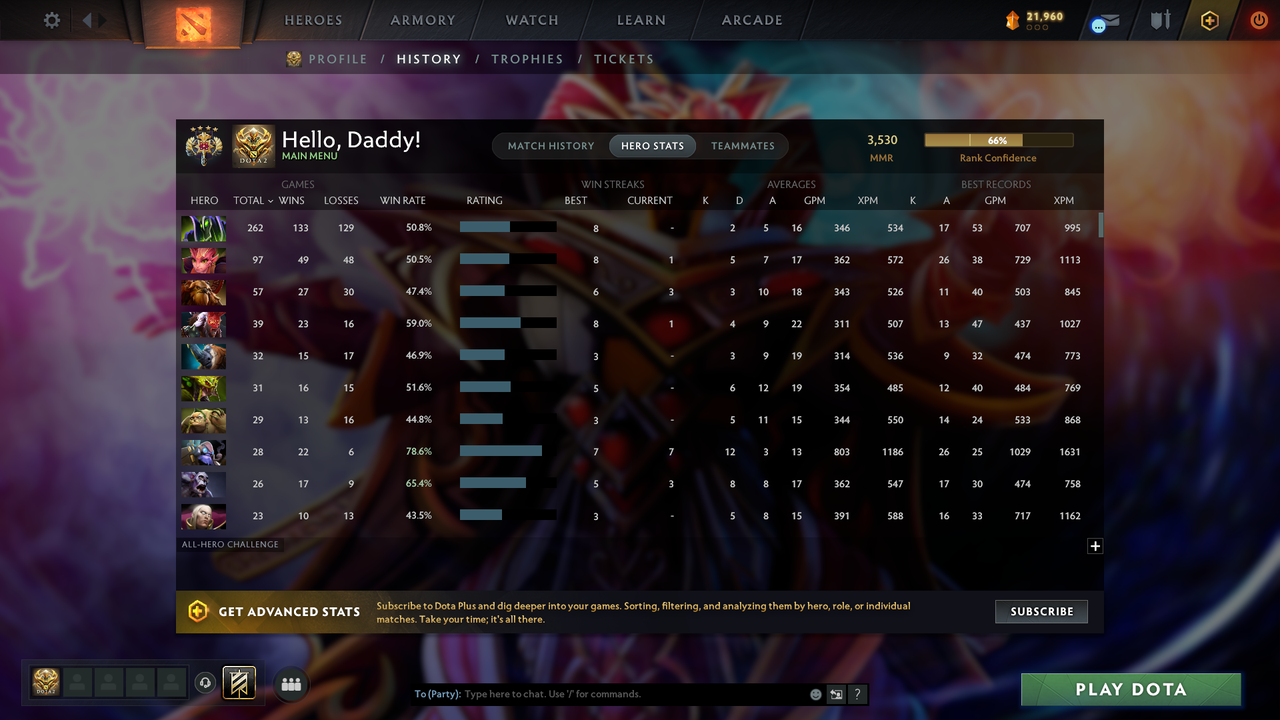Click the armory shield and sword icon
This screenshot has width=1280, height=720.
click(1159, 19)
